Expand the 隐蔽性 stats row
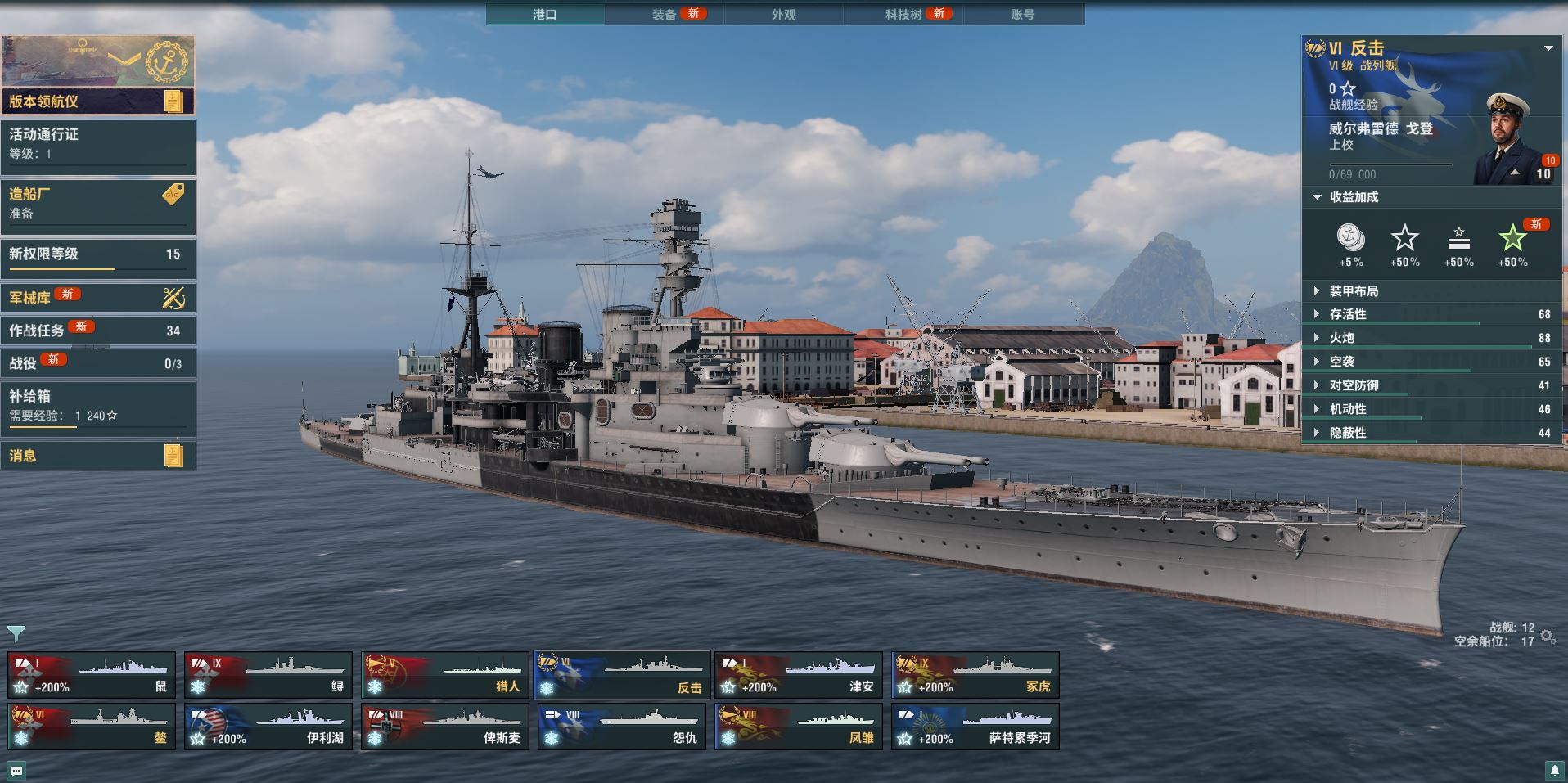Viewport: 1568px width, 783px height. click(x=1348, y=433)
